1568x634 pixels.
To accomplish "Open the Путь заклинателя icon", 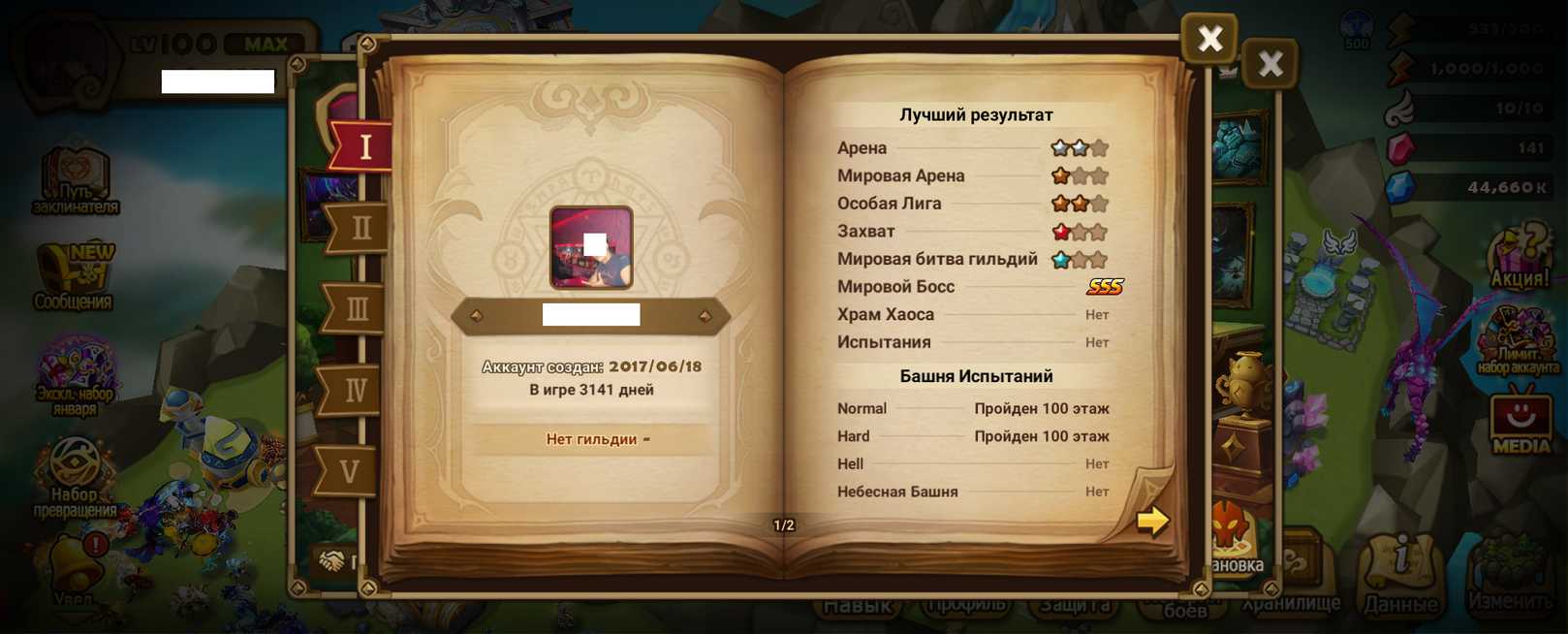I will tap(76, 179).
